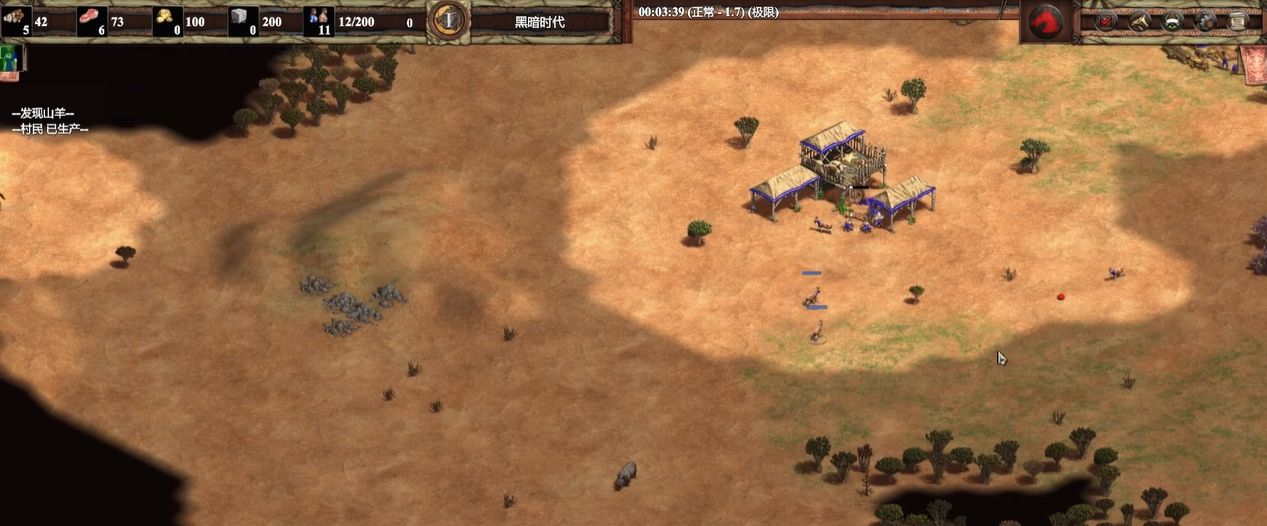Click the red check-mark objectives icon
Image resolution: width=1267 pixels, height=526 pixels.
point(1106,20)
